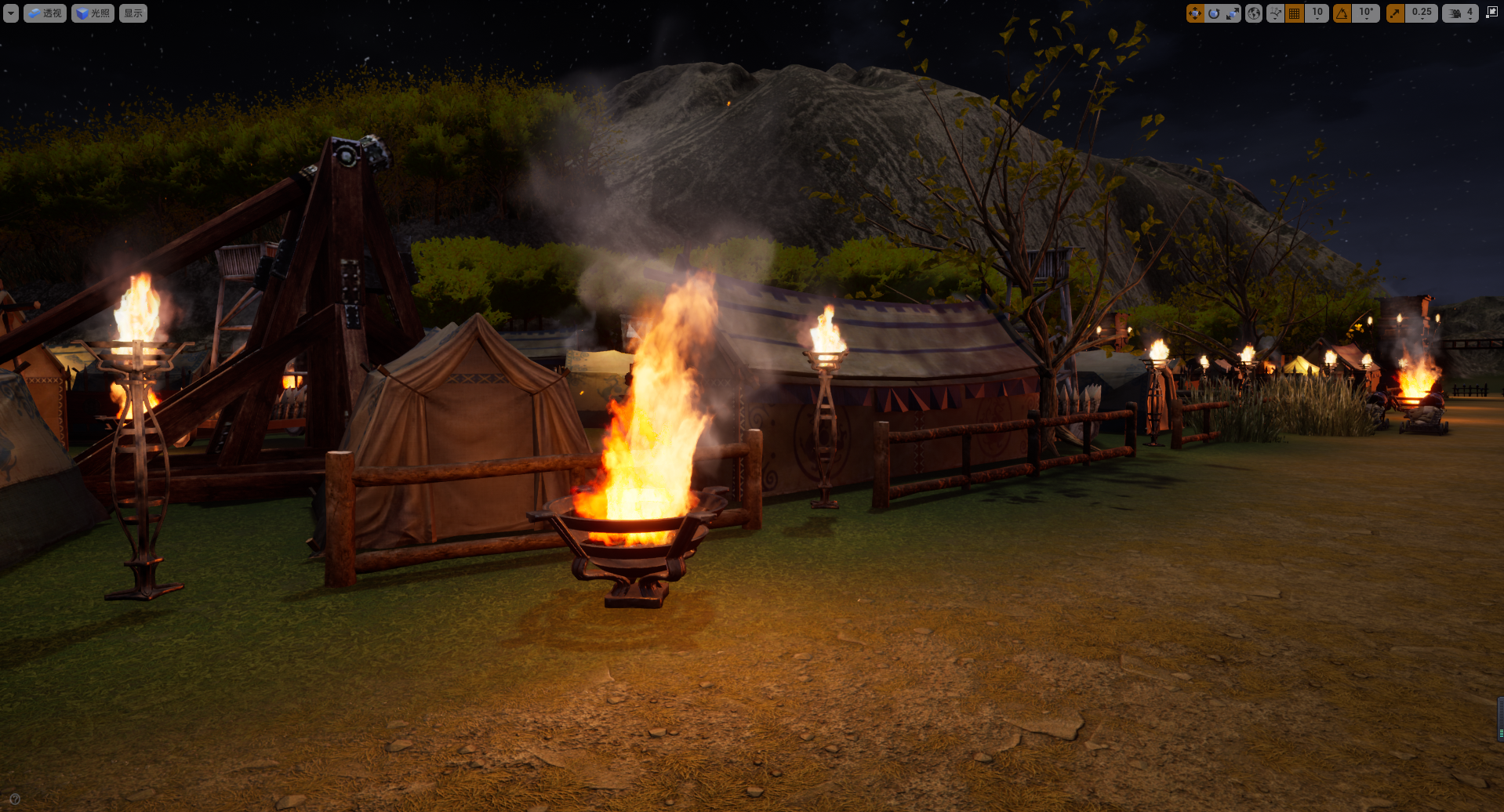Toggle the world coordinate globe button

point(1254,13)
